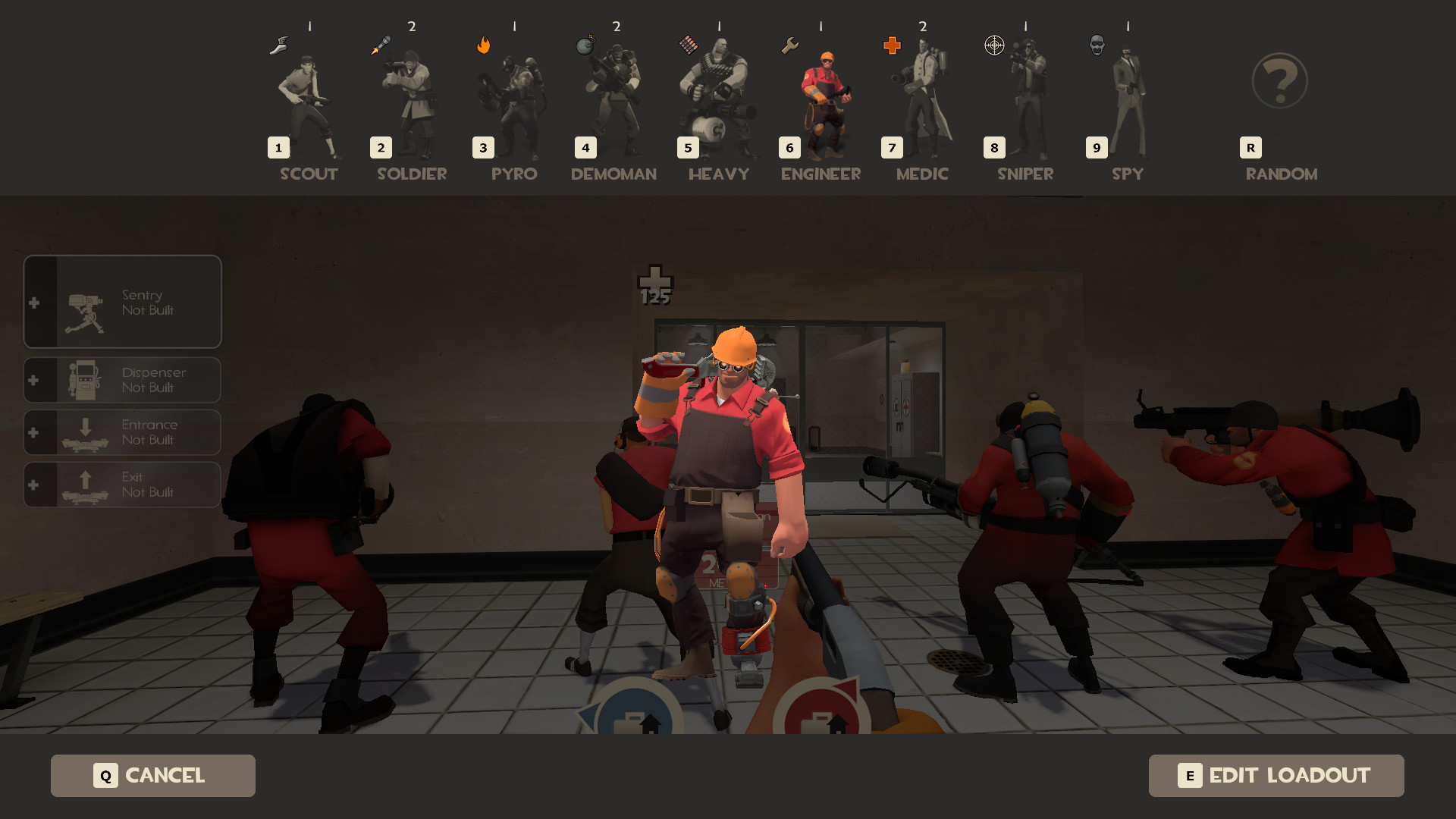Select the Soldier class entry
The height and width of the screenshot is (819, 1456).
409,99
